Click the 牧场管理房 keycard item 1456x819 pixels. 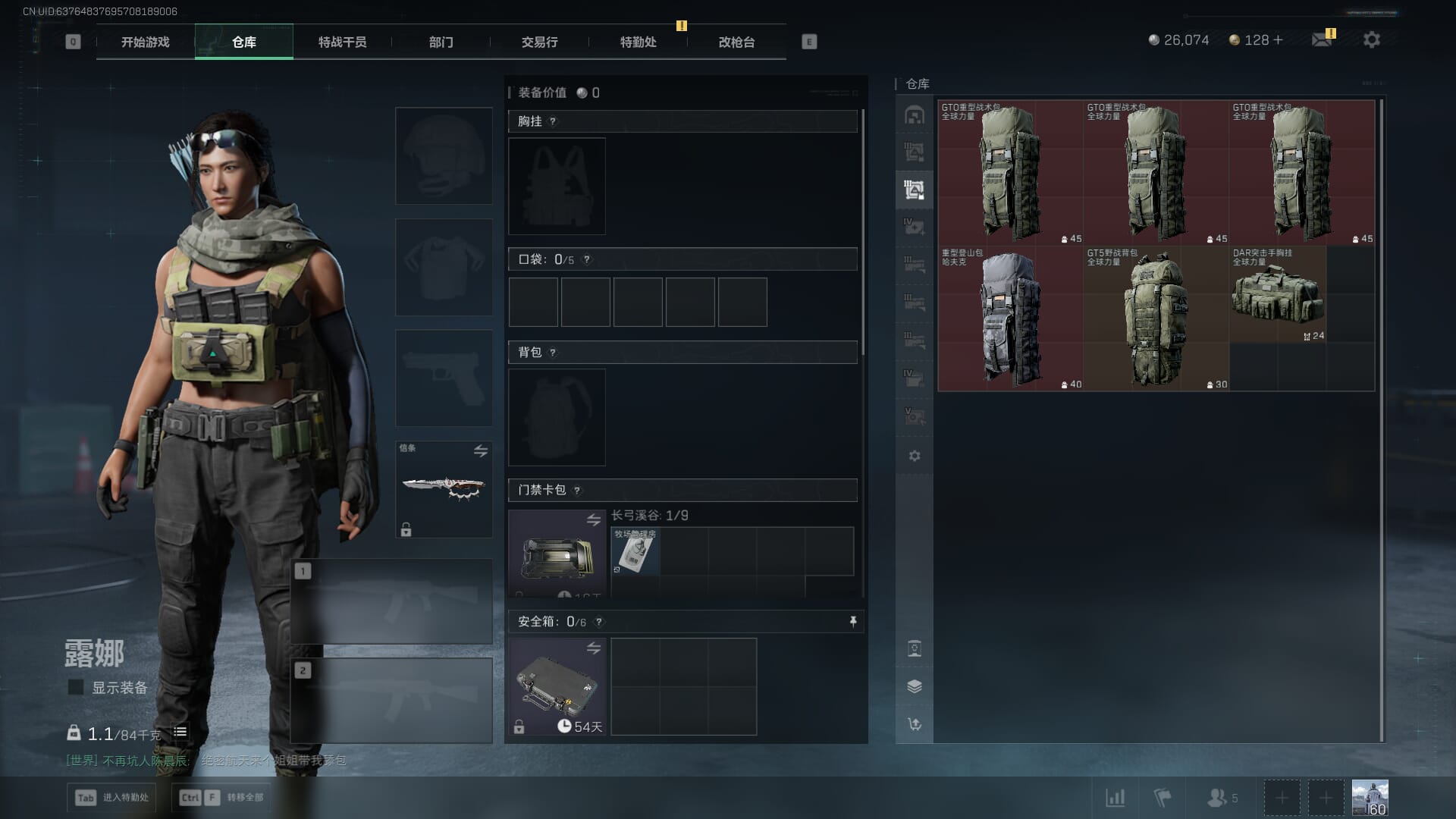pyautogui.click(x=635, y=551)
